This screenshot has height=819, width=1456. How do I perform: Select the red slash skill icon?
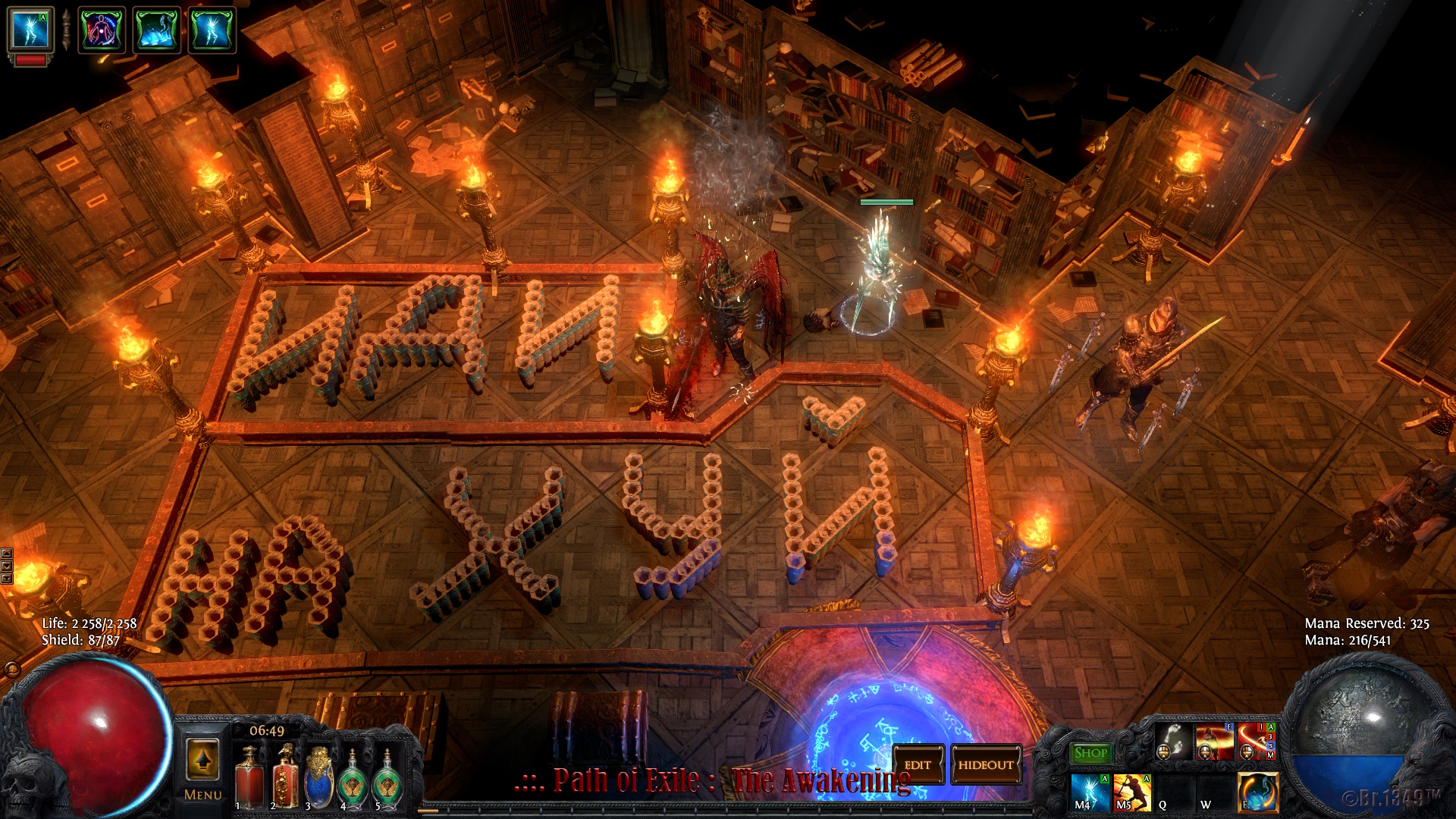(x=1256, y=742)
